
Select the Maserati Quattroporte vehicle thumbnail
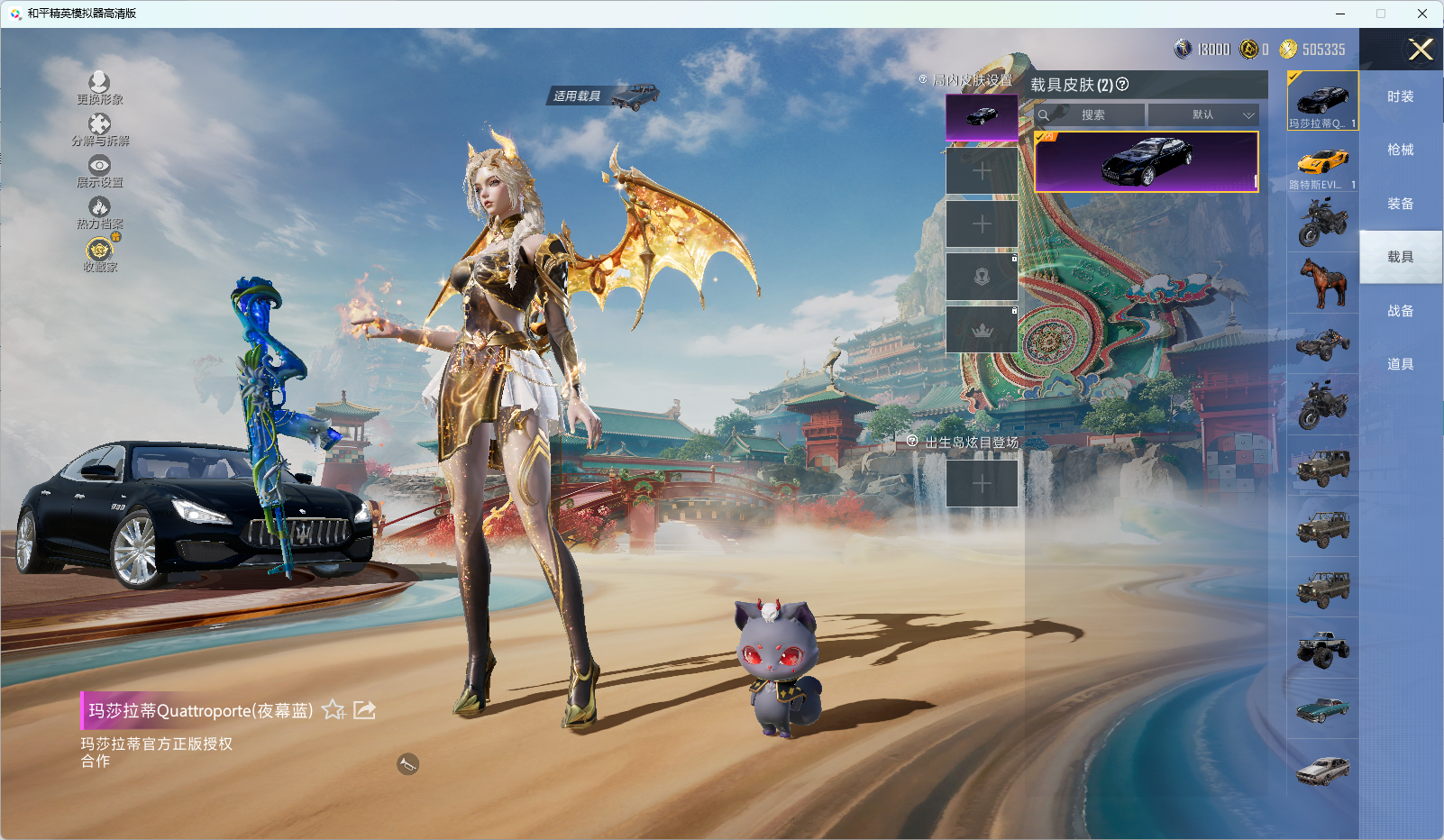(1322, 100)
